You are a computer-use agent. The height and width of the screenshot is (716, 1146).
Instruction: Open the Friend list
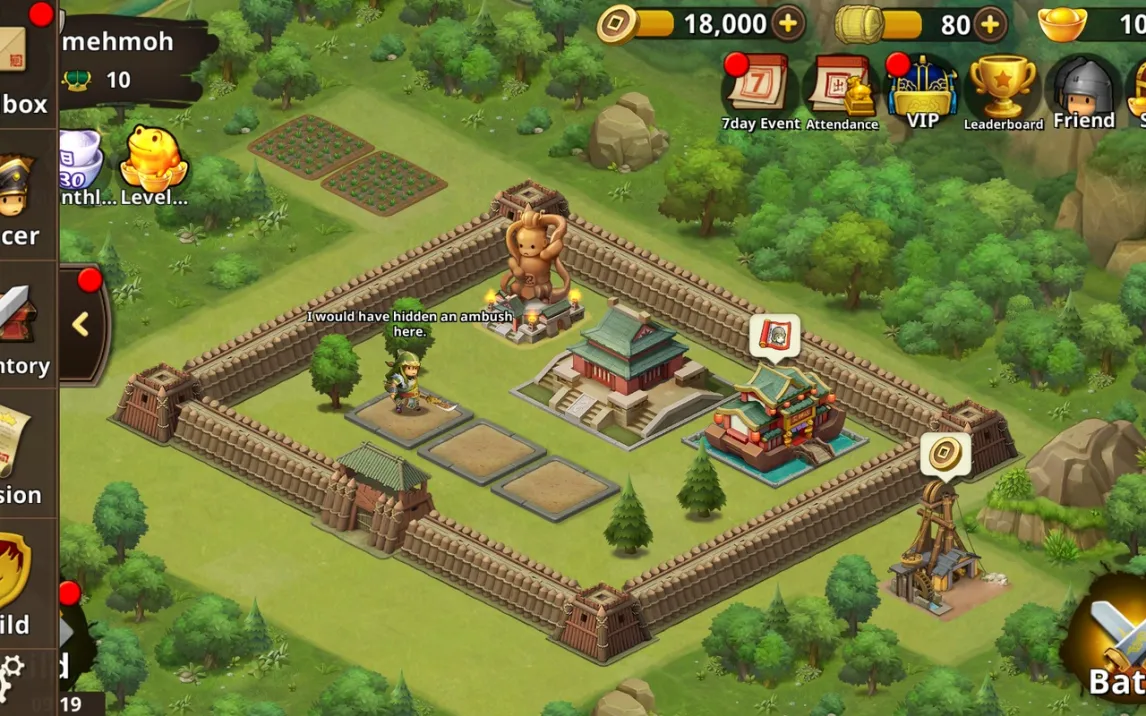[1084, 92]
